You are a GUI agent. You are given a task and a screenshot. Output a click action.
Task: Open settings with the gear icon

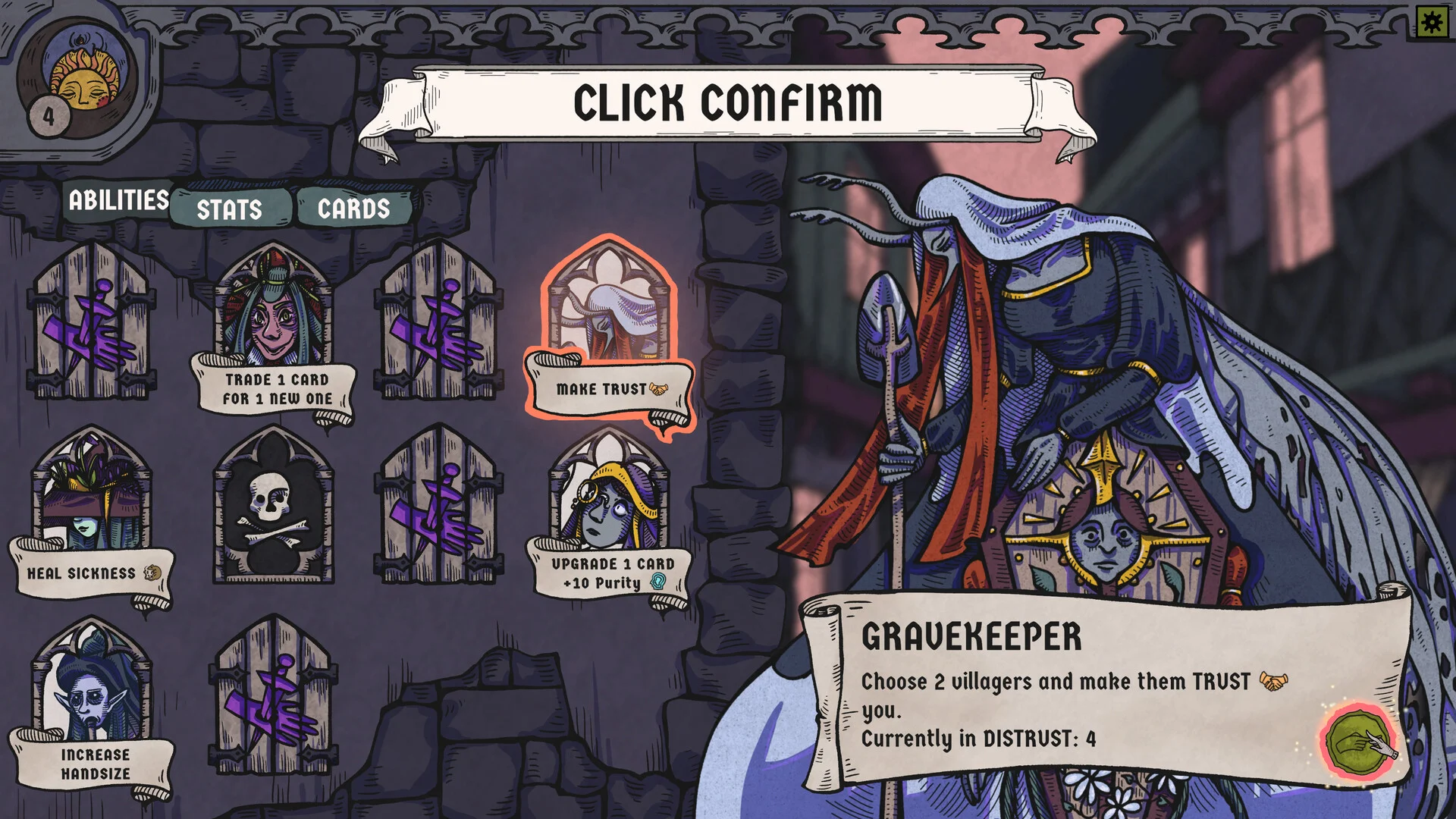(x=1432, y=23)
